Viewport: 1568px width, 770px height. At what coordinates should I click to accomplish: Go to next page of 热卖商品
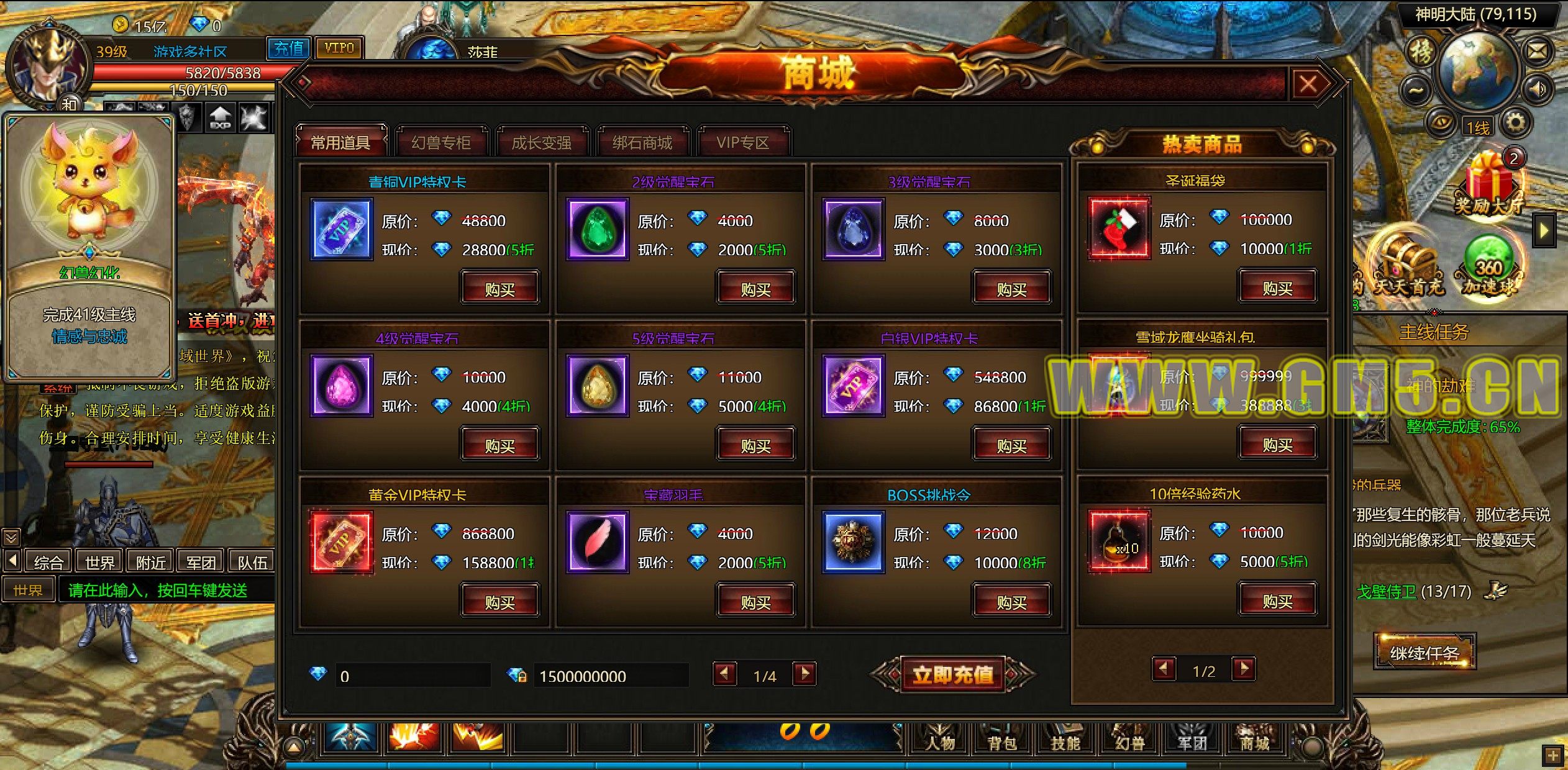(1244, 669)
